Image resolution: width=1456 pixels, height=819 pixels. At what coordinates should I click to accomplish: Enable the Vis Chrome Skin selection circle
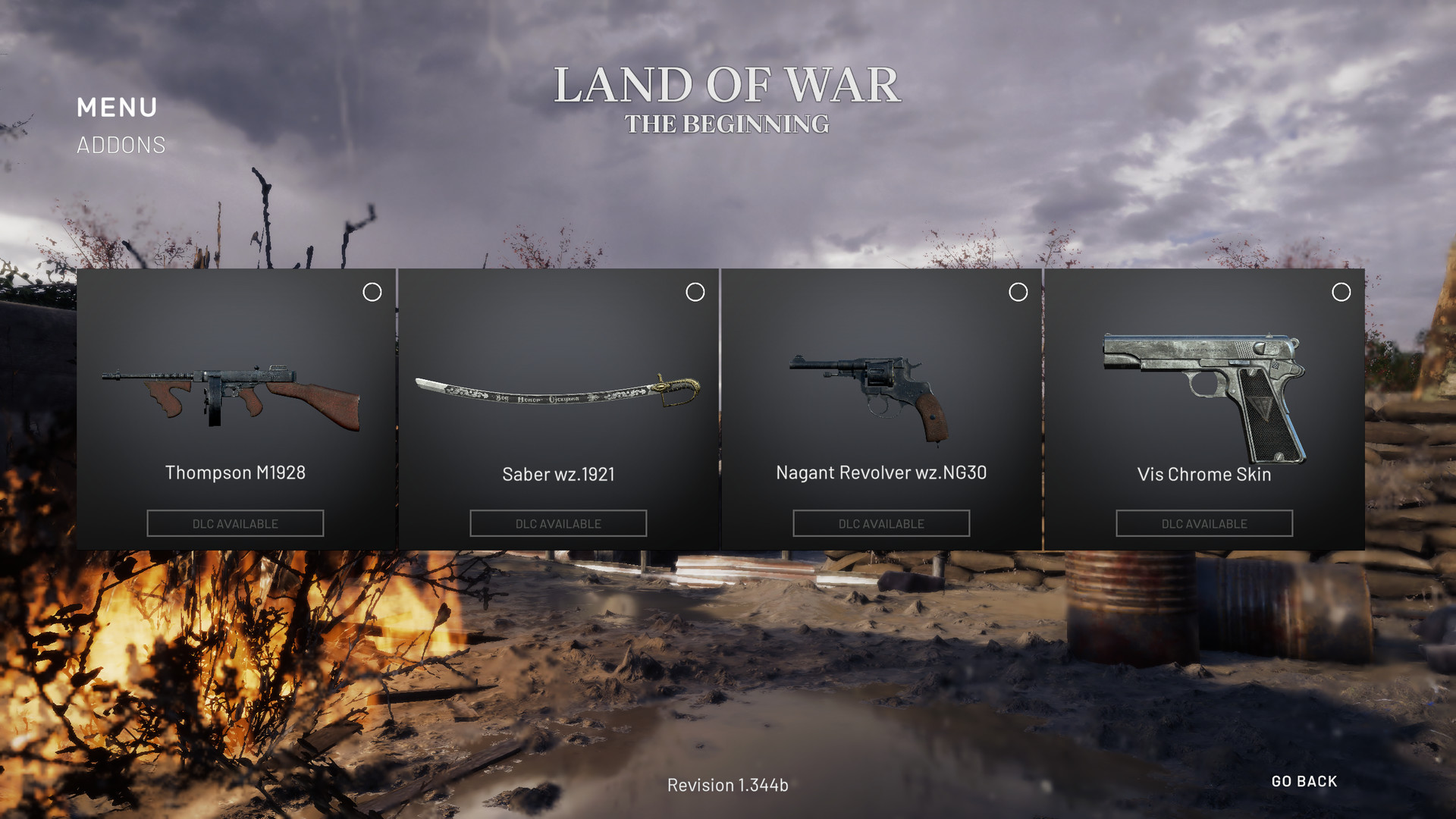pyautogui.click(x=1341, y=292)
